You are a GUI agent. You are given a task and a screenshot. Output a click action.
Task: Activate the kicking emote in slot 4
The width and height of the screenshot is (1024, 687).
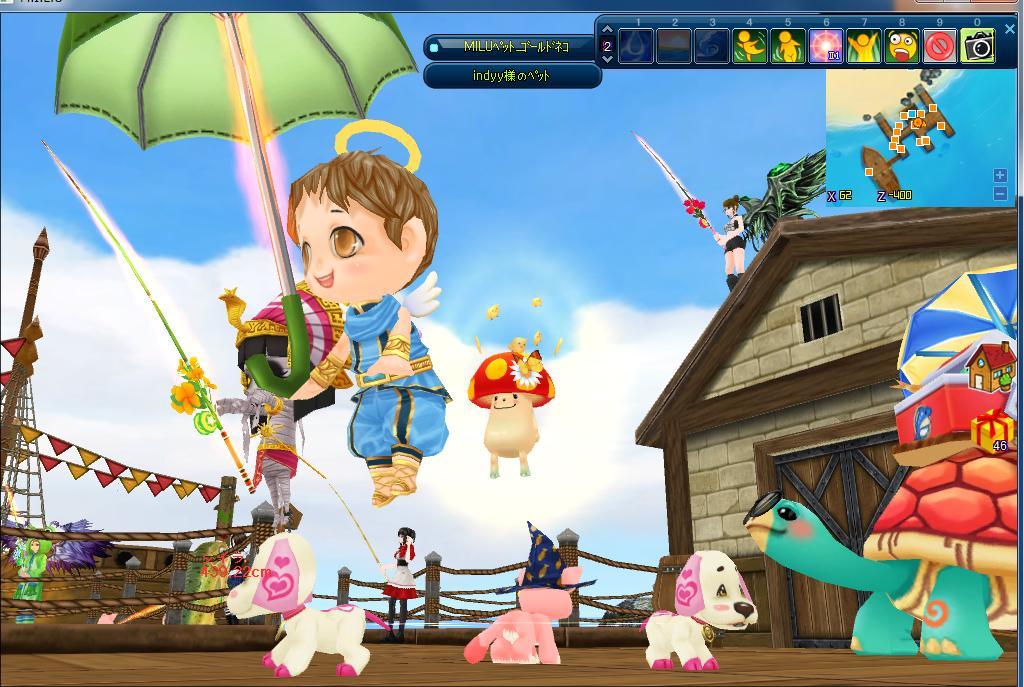749,46
